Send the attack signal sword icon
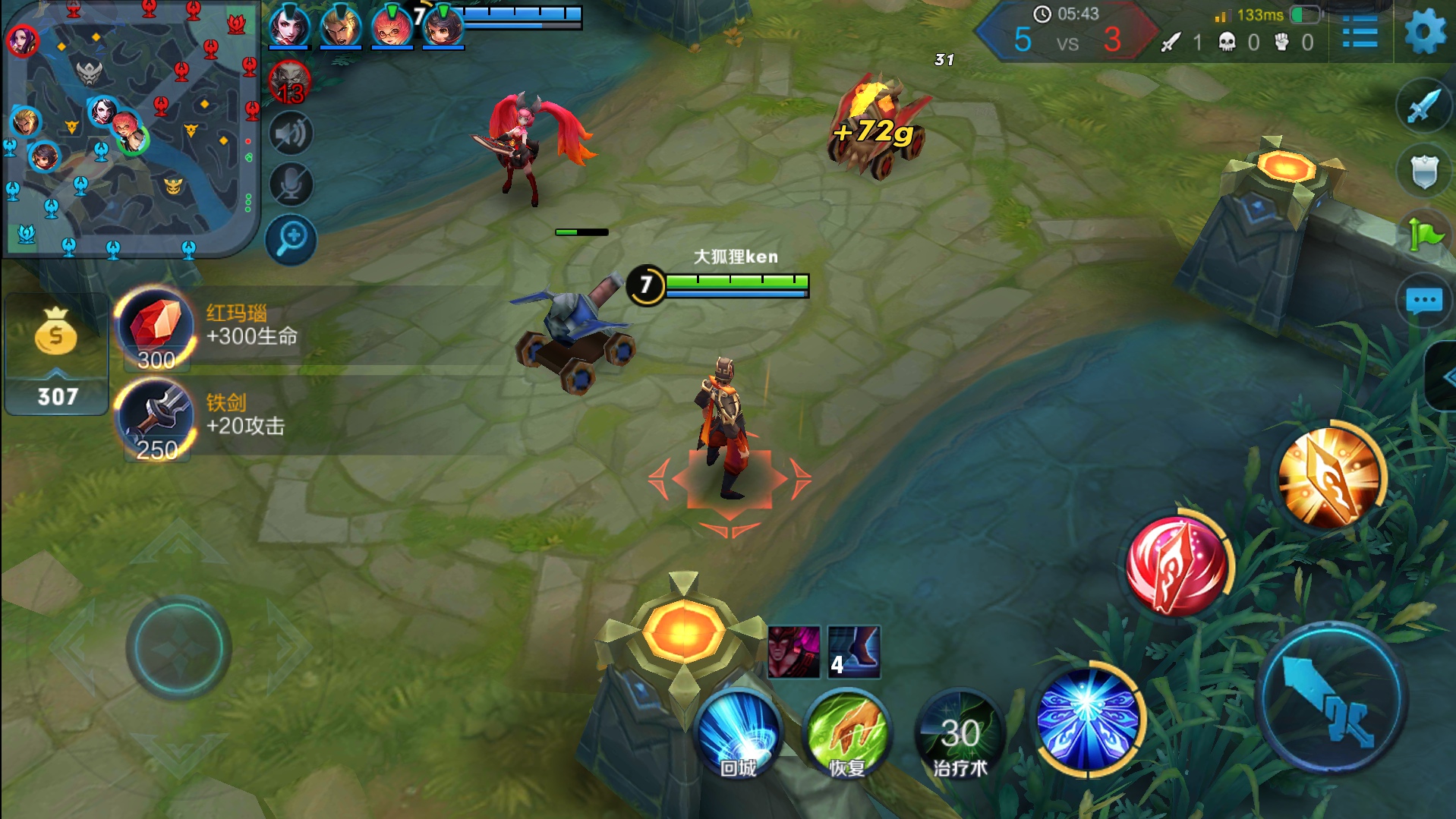This screenshot has height=819, width=1456. pyautogui.click(x=1423, y=106)
